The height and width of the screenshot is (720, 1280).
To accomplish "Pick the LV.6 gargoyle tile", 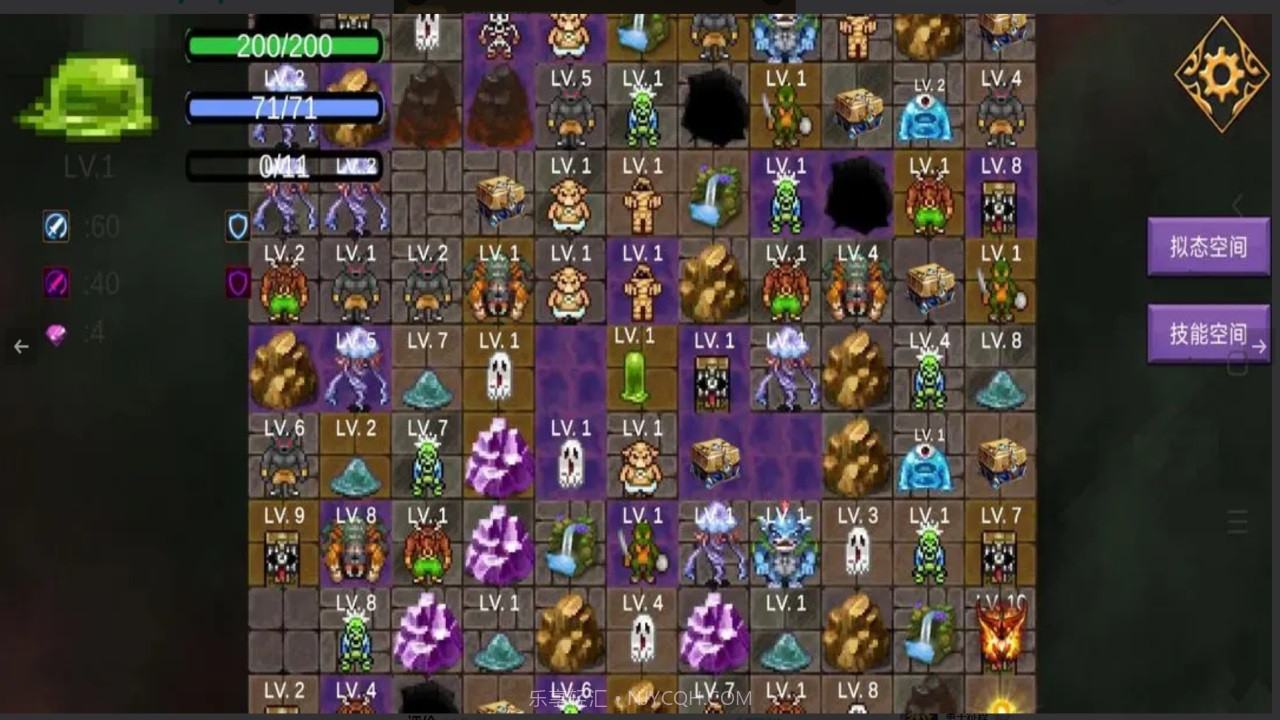I will [x=284, y=458].
